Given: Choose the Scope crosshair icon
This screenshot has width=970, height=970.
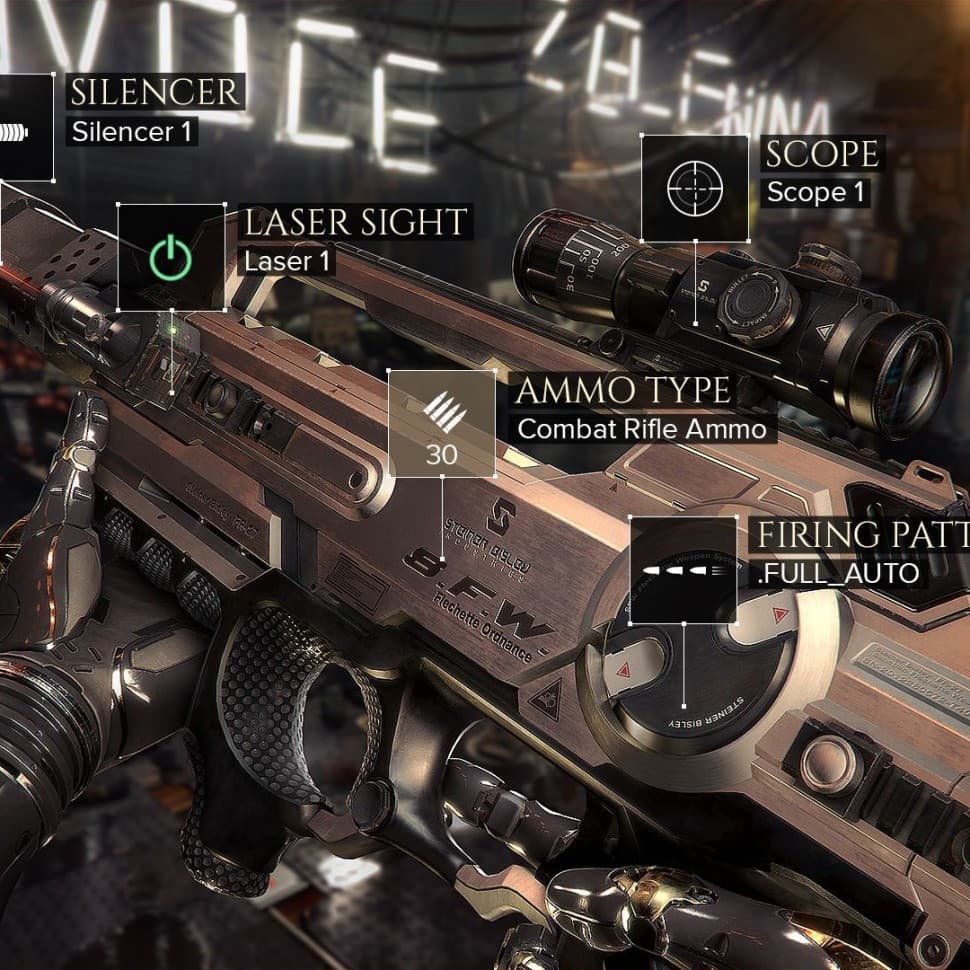Looking at the screenshot, I should [x=693, y=188].
